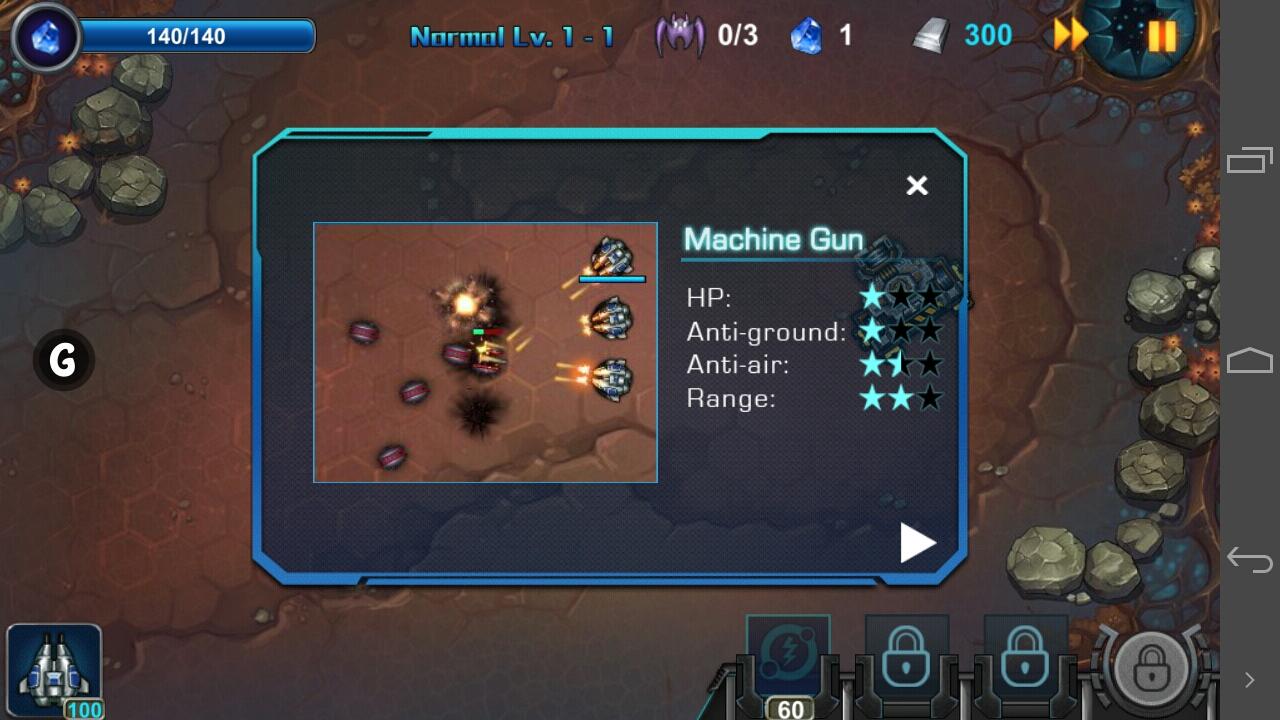This screenshot has height=720, width=1280.
Task: Click the pause button
Action: [x=1160, y=35]
